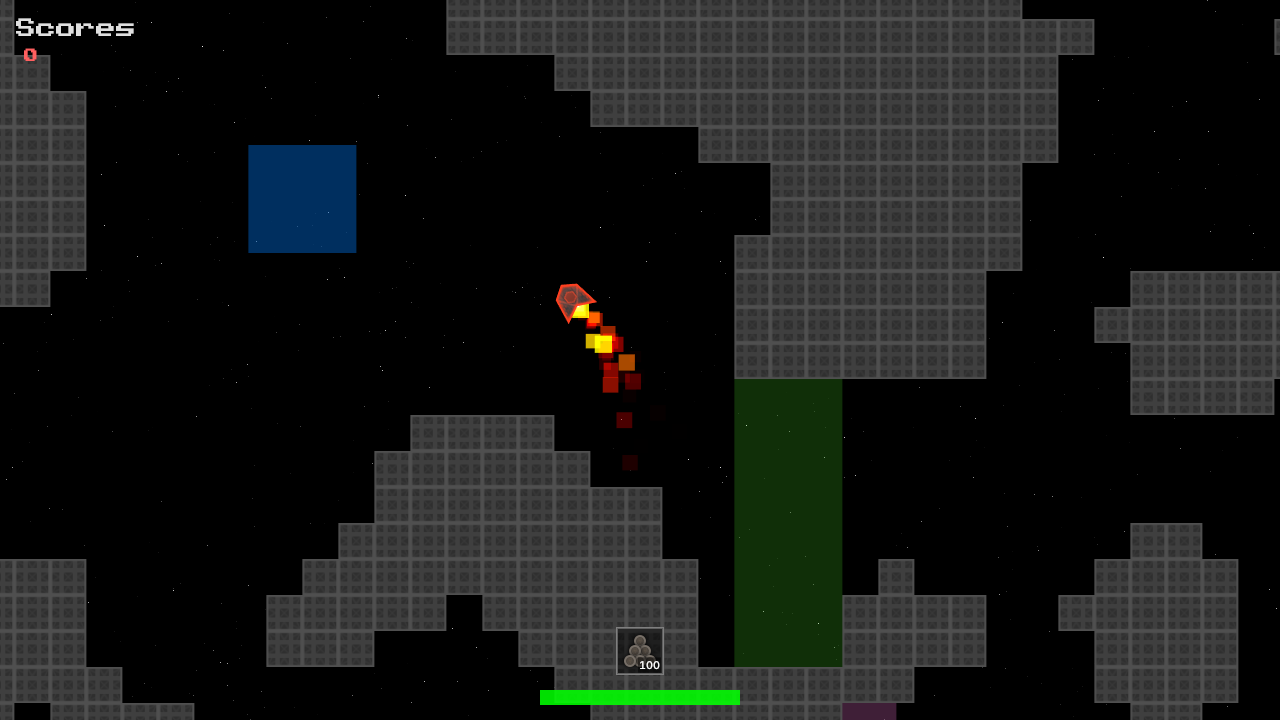Select the ore inventory slot showing 100
The image size is (1280, 720).
click(x=640, y=651)
